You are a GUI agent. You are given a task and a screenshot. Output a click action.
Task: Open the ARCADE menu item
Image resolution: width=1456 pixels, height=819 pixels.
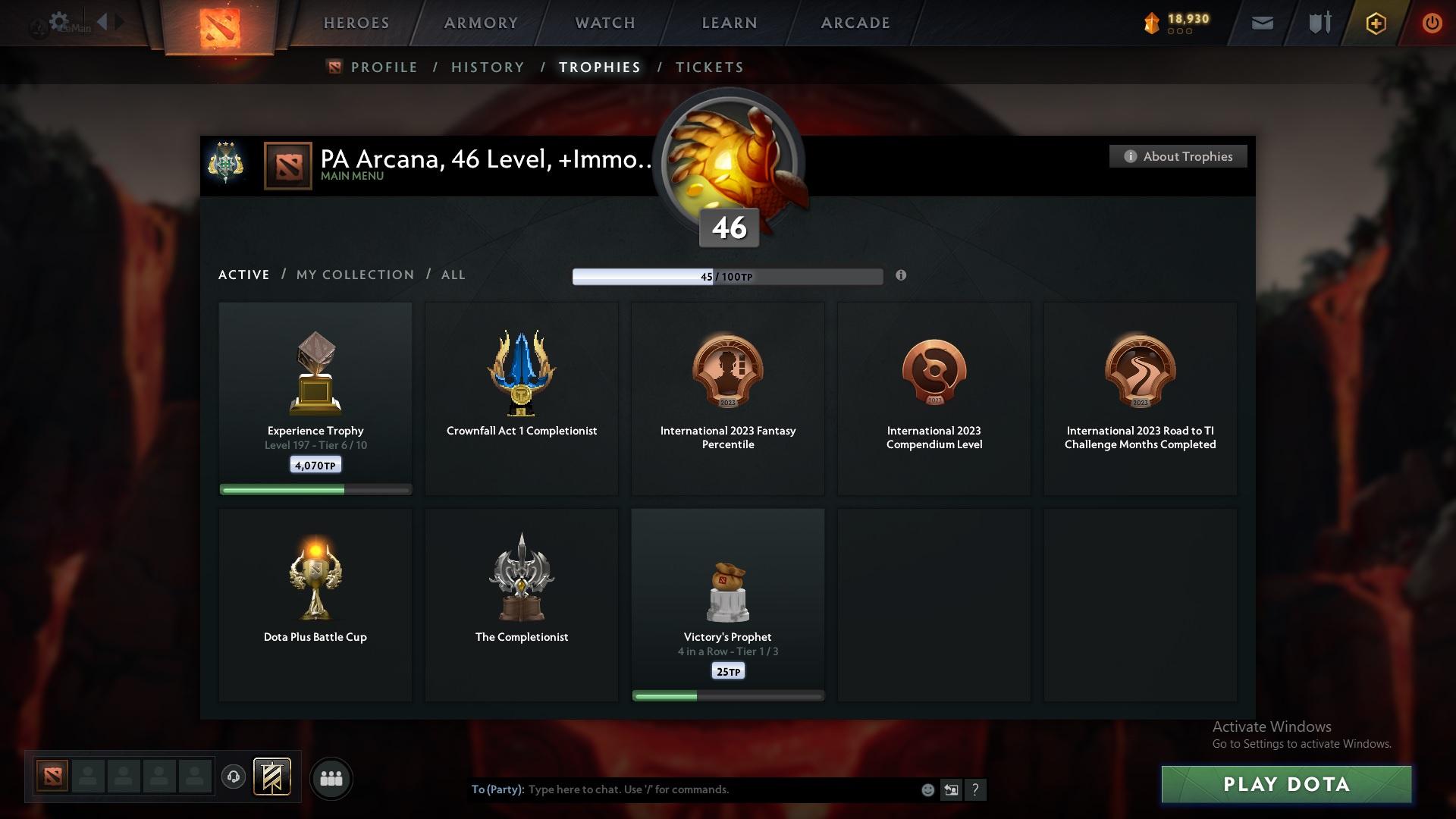point(854,23)
